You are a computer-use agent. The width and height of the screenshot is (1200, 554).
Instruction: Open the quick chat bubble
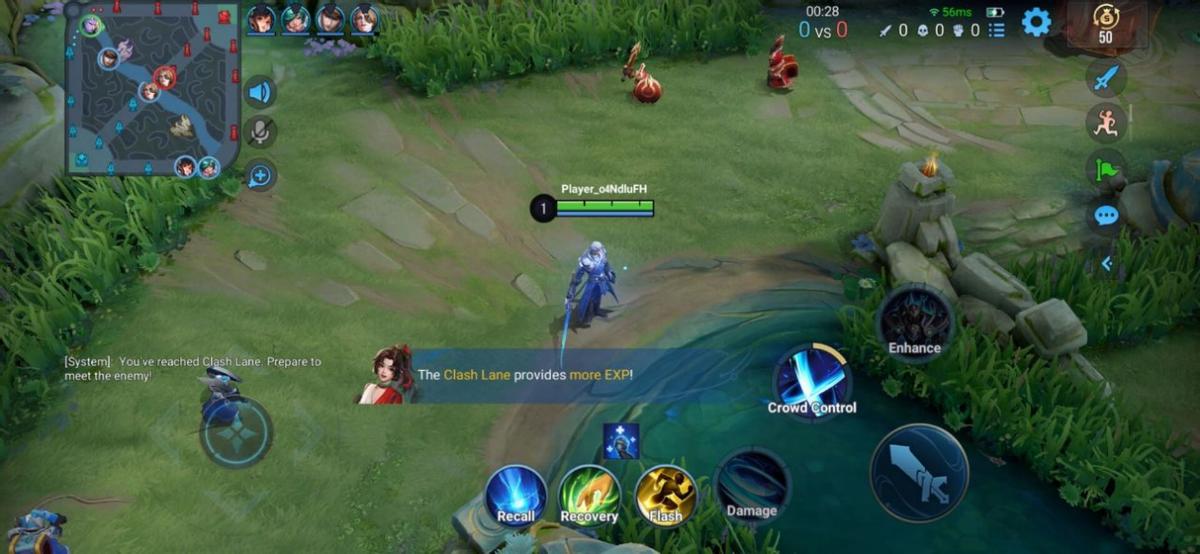coord(1105,215)
